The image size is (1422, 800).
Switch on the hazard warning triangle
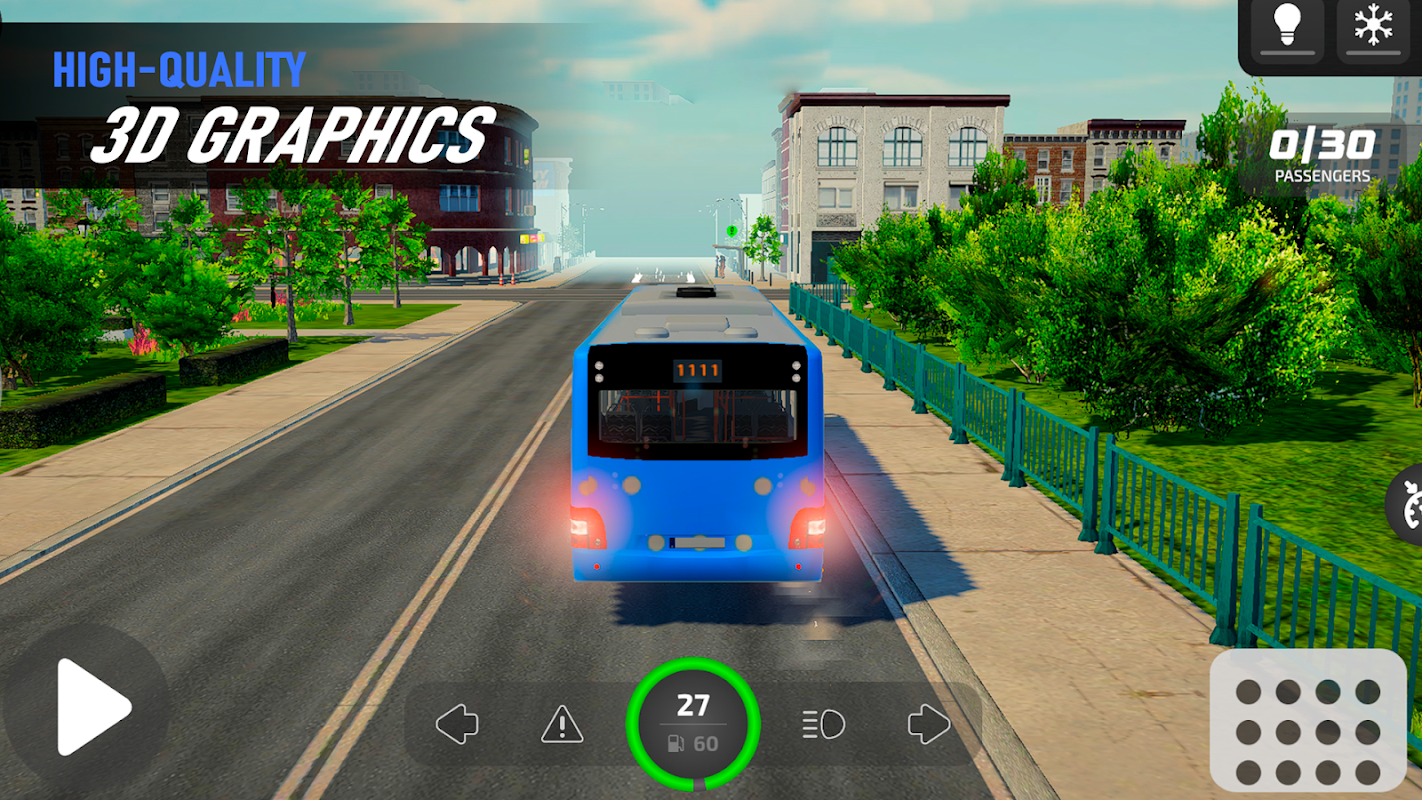[562, 724]
